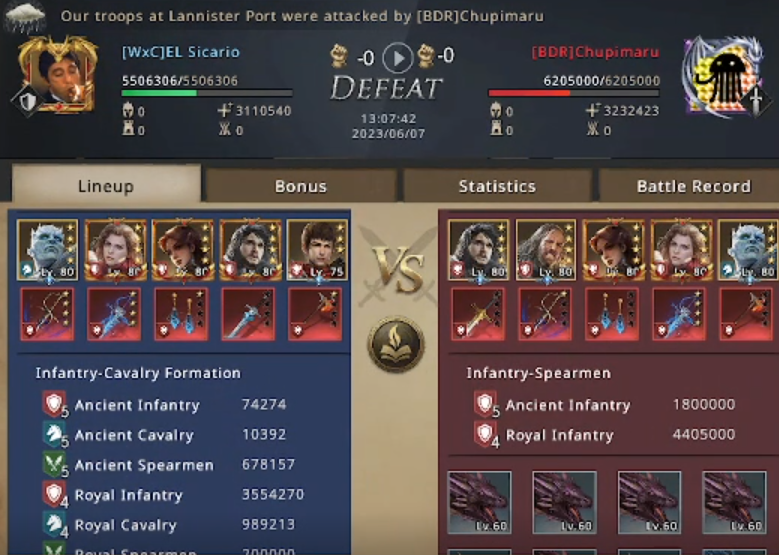
Task: Play the battle replay
Action: (x=398, y=57)
